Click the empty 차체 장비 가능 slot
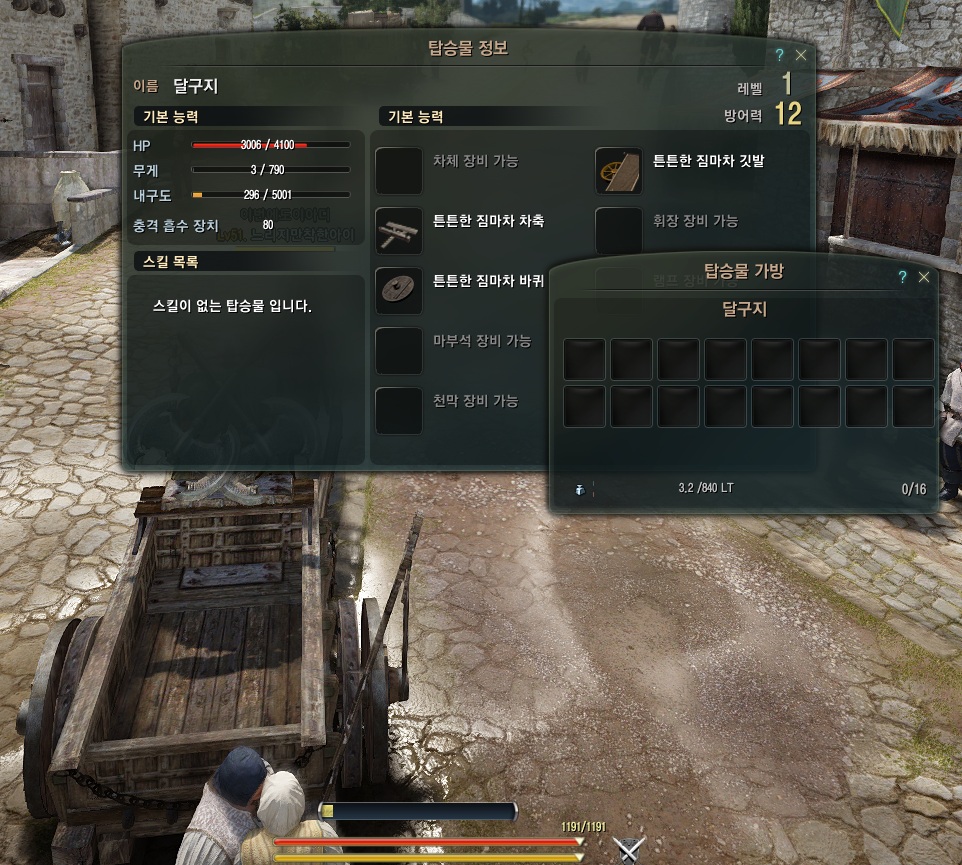The height and width of the screenshot is (865, 962). [x=398, y=171]
